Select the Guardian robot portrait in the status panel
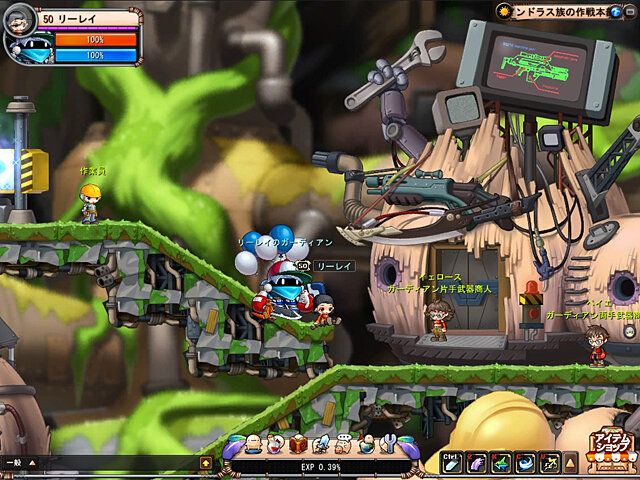This screenshot has height=480, width=640. click(x=27, y=49)
